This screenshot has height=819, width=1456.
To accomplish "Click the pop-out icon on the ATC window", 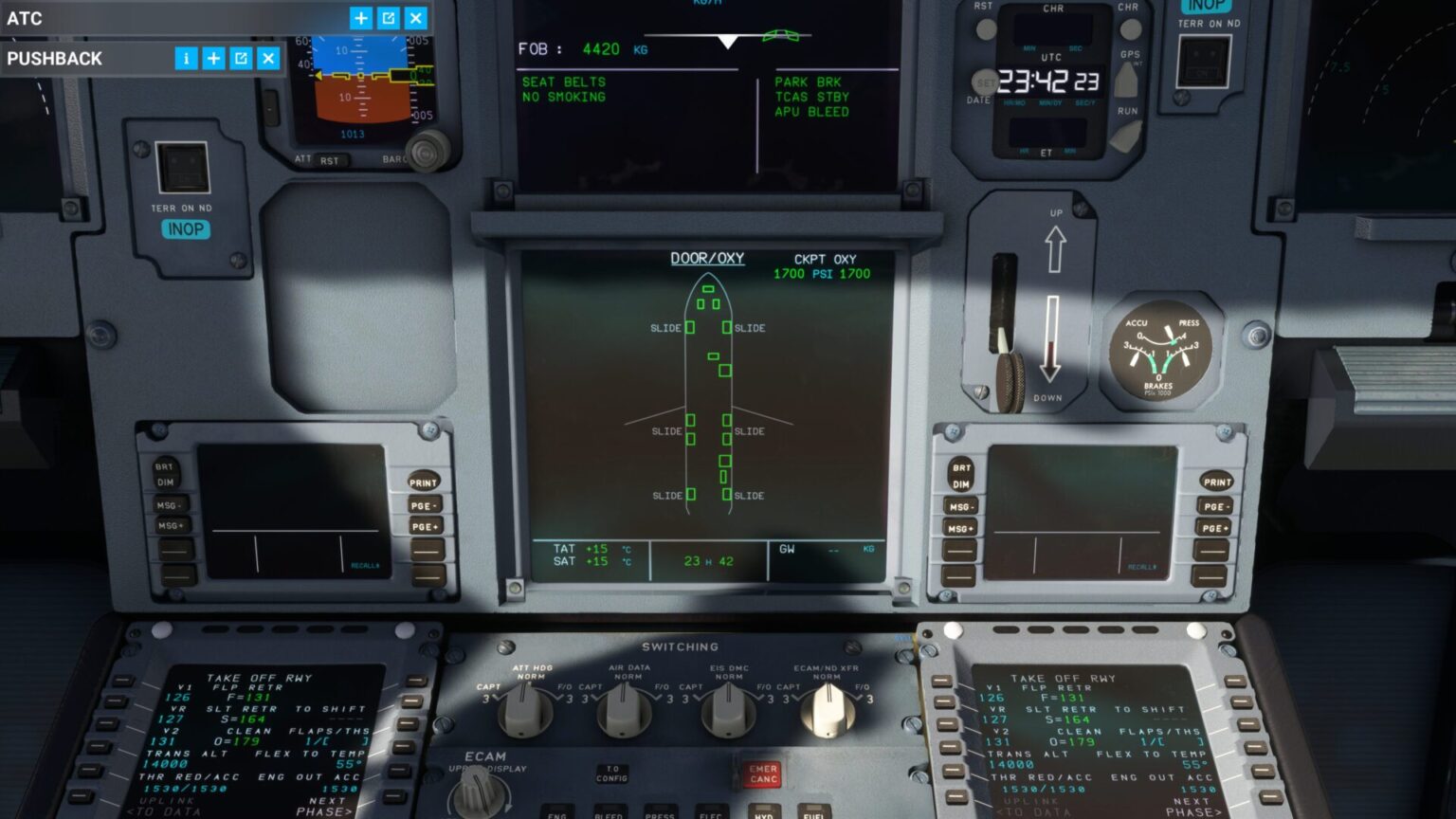I will click(388, 17).
